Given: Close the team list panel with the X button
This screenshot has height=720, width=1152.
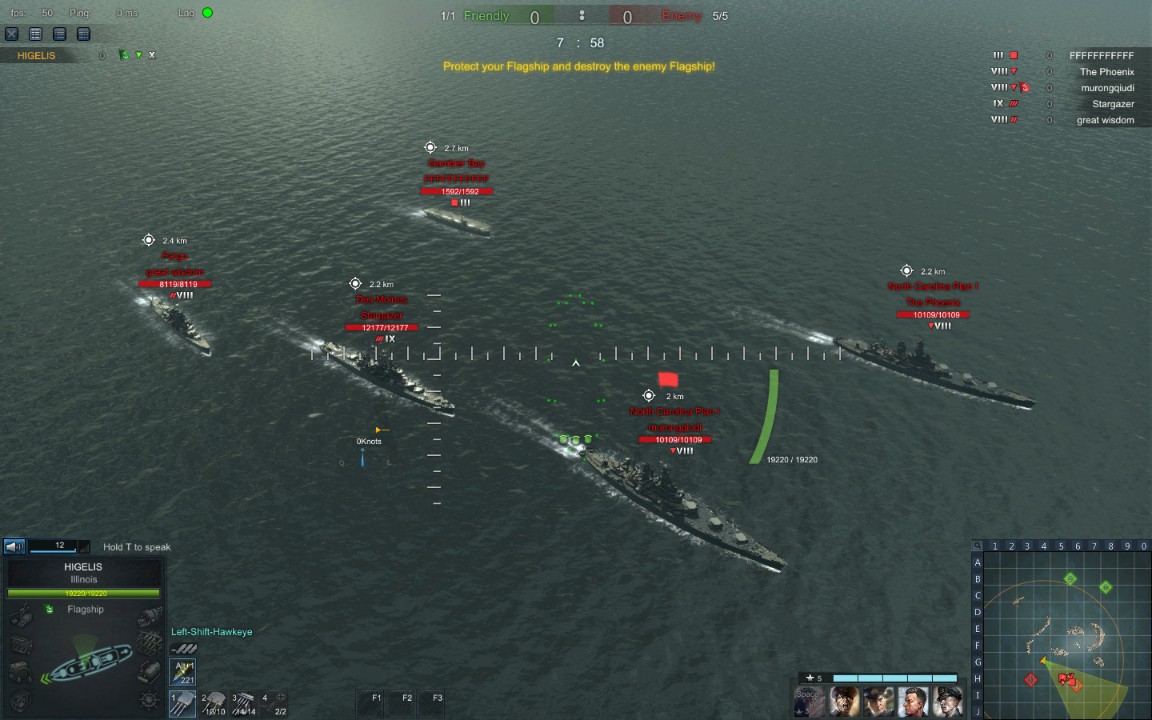Looking at the screenshot, I should click(x=12, y=34).
